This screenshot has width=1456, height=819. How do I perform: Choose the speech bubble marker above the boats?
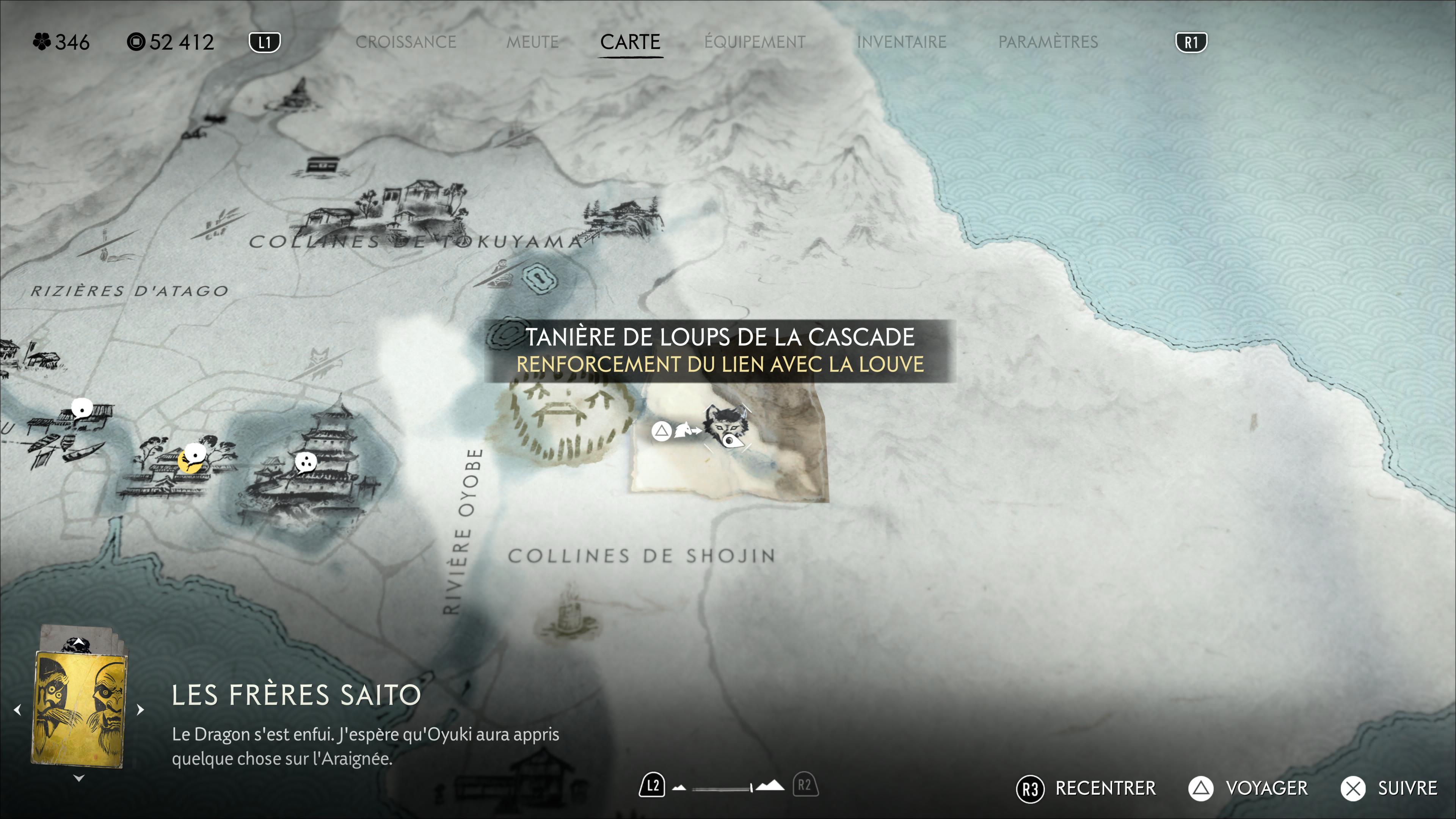point(82,408)
